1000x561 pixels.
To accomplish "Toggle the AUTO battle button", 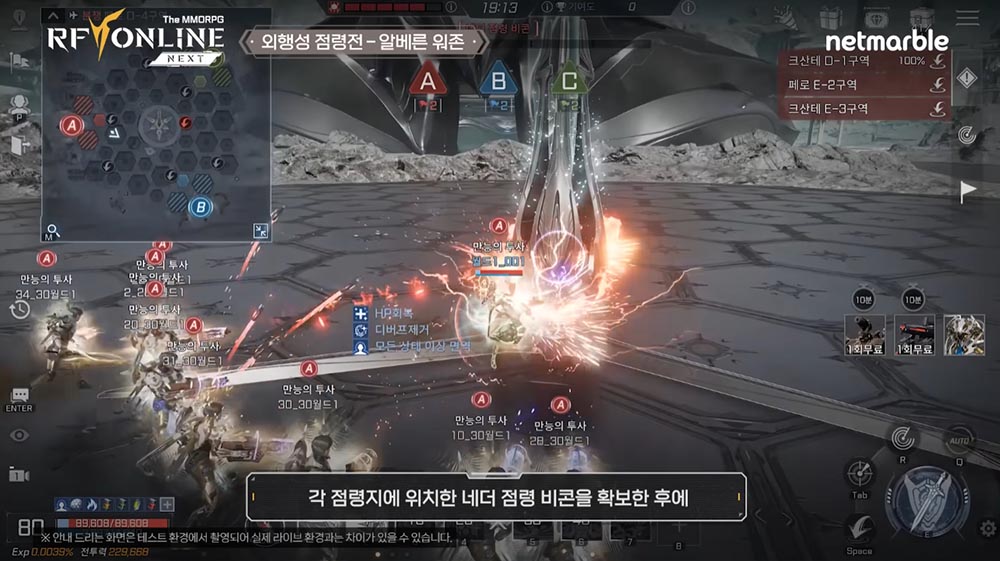I will tap(957, 440).
